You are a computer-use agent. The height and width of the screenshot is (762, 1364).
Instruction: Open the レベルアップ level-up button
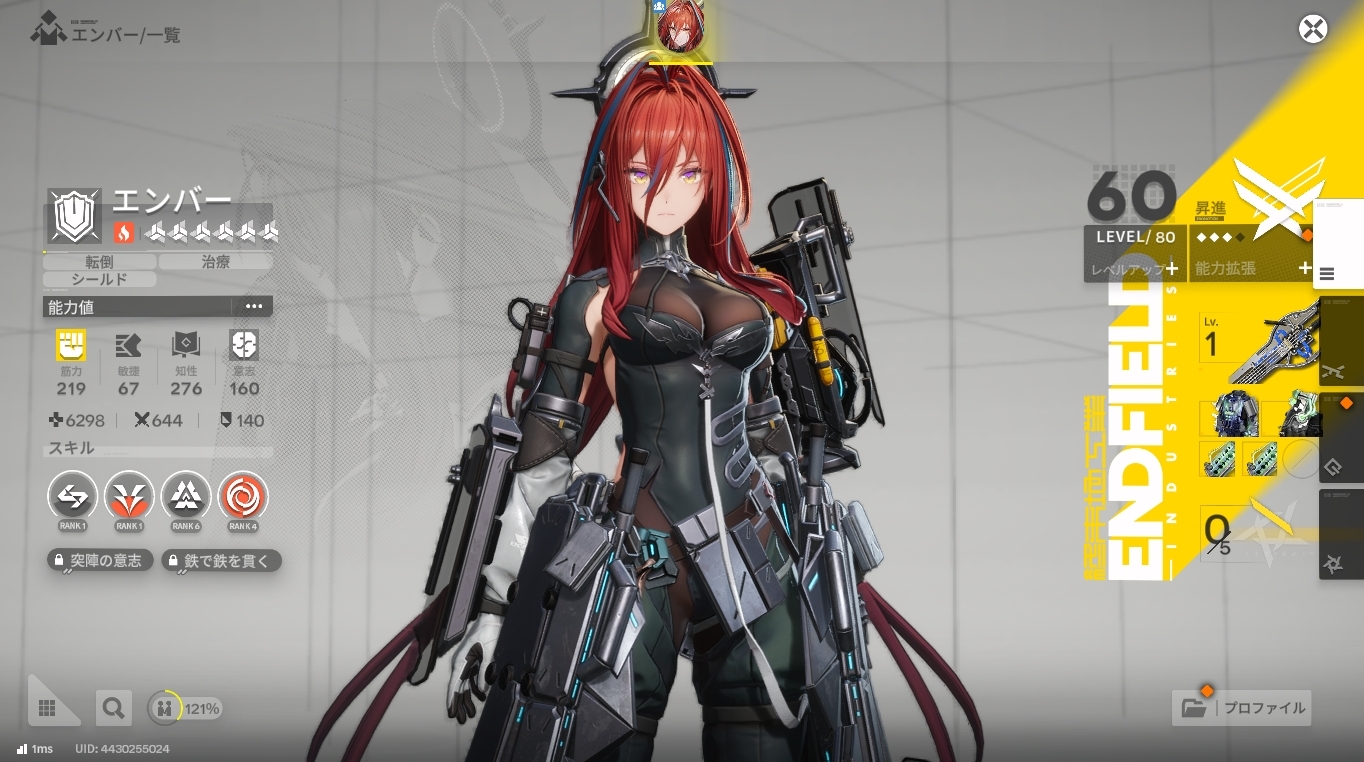[1134, 268]
